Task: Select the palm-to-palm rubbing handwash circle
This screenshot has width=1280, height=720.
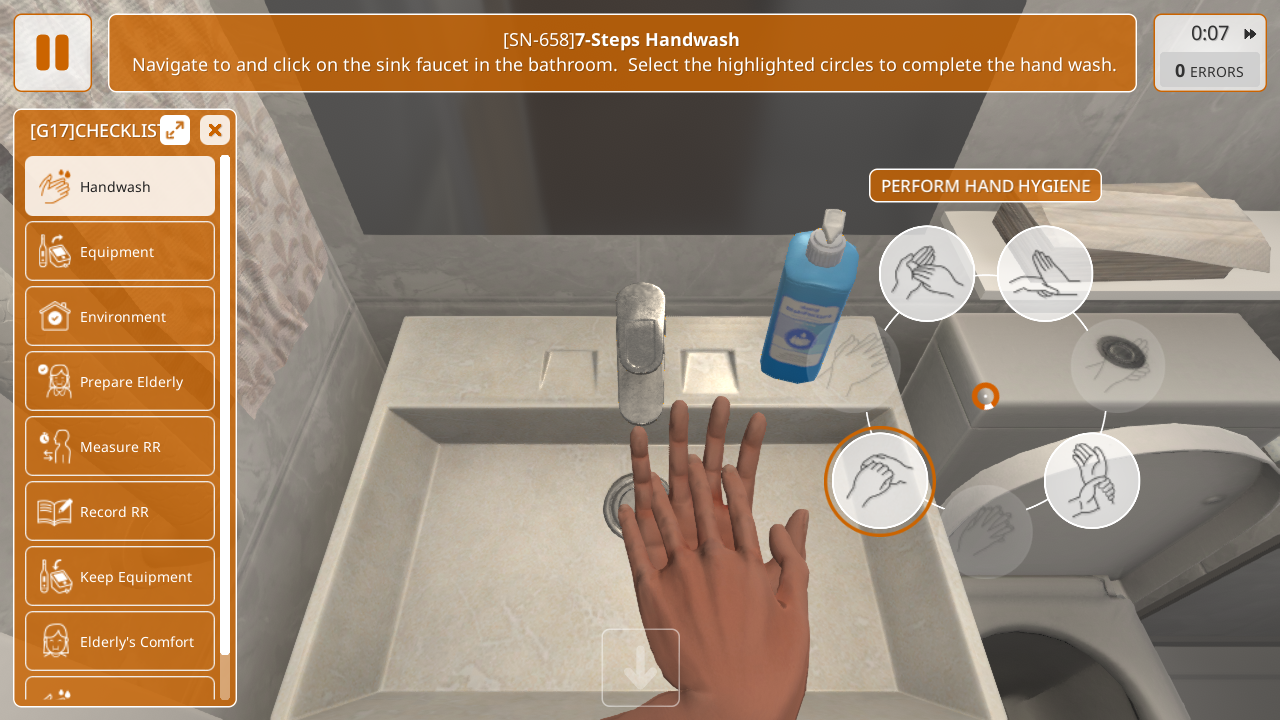Action: click(x=927, y=273)
